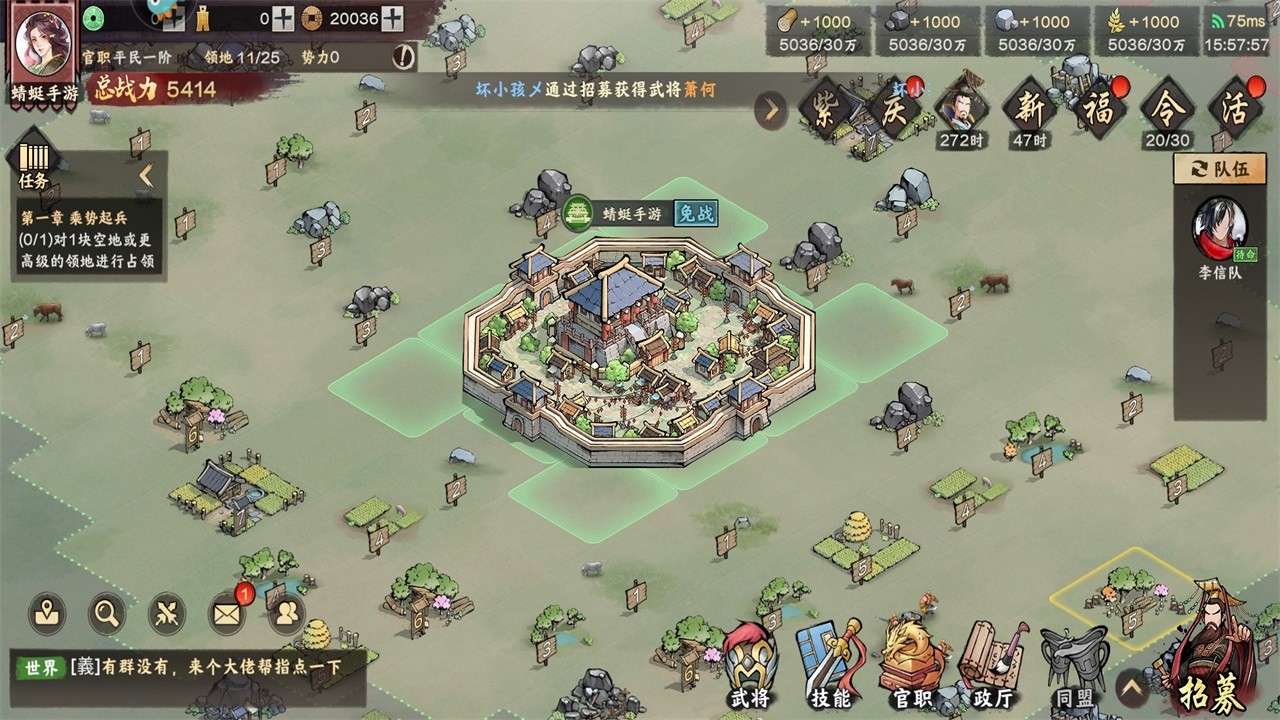Open the 福 welfare event icon
1280x720 pixels.
1097,108
